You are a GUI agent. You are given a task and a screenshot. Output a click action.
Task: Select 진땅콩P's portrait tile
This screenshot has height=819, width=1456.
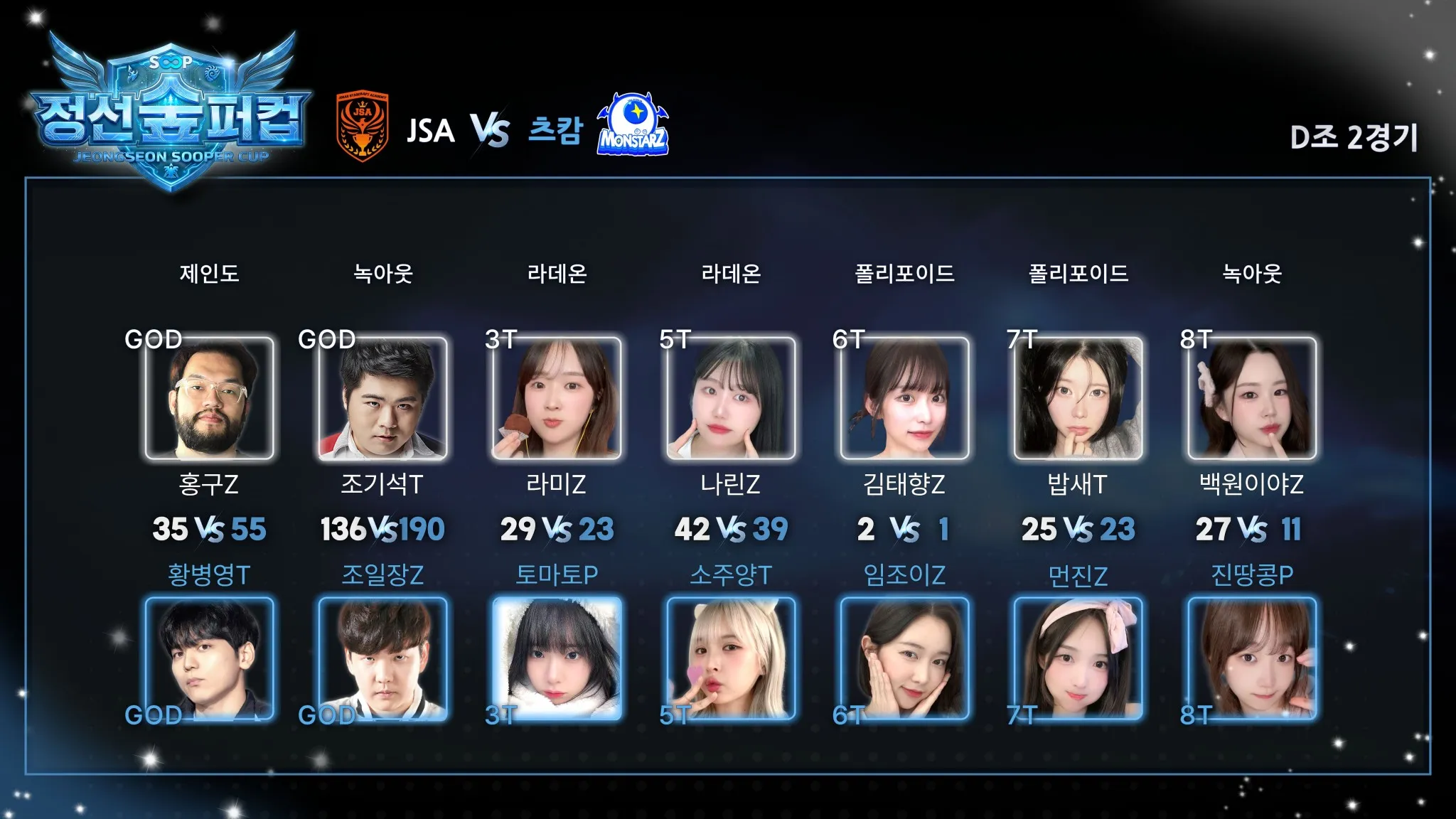pos(1252,659)
